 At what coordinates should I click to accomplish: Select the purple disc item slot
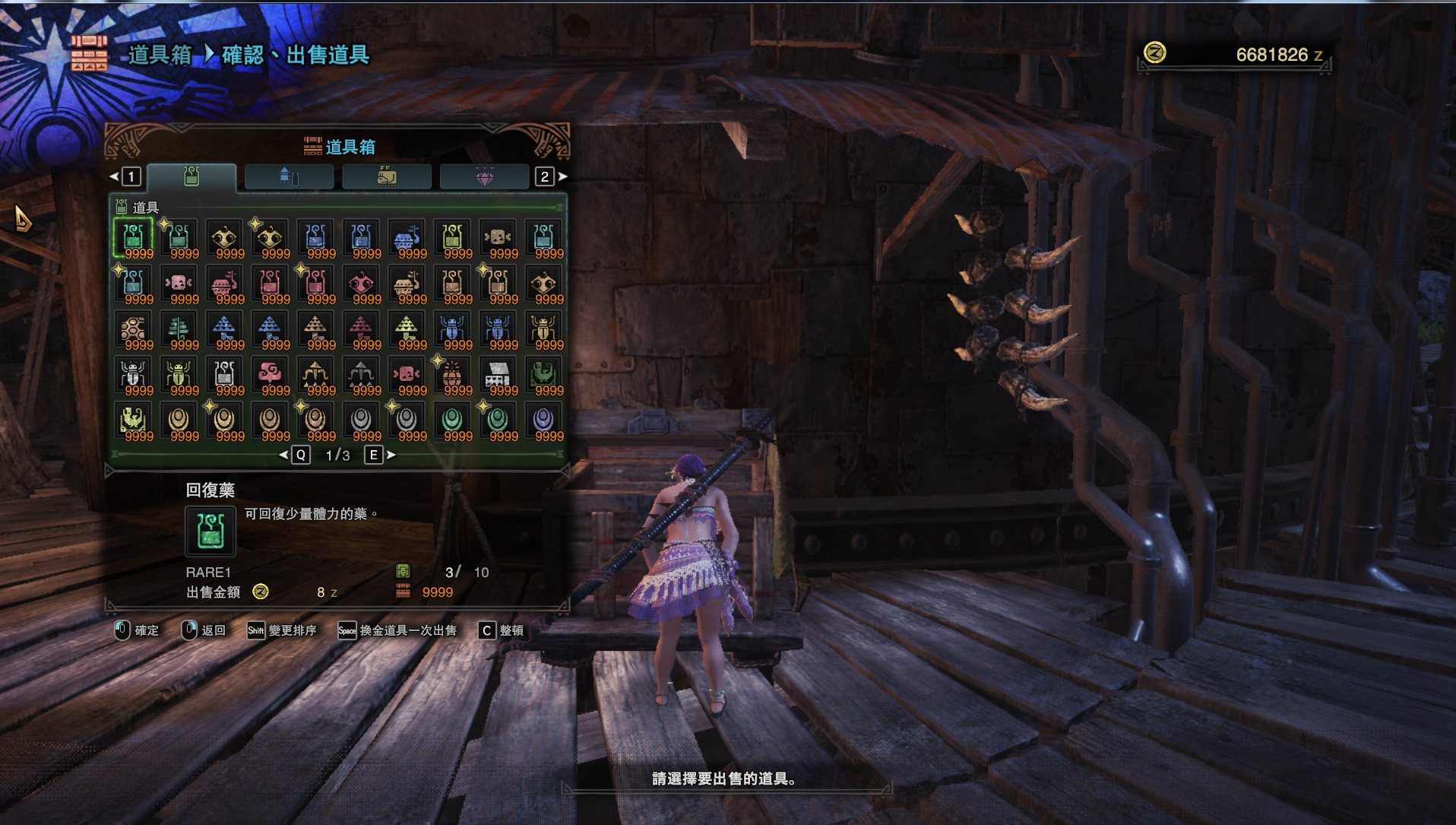[x=544, y=420]
